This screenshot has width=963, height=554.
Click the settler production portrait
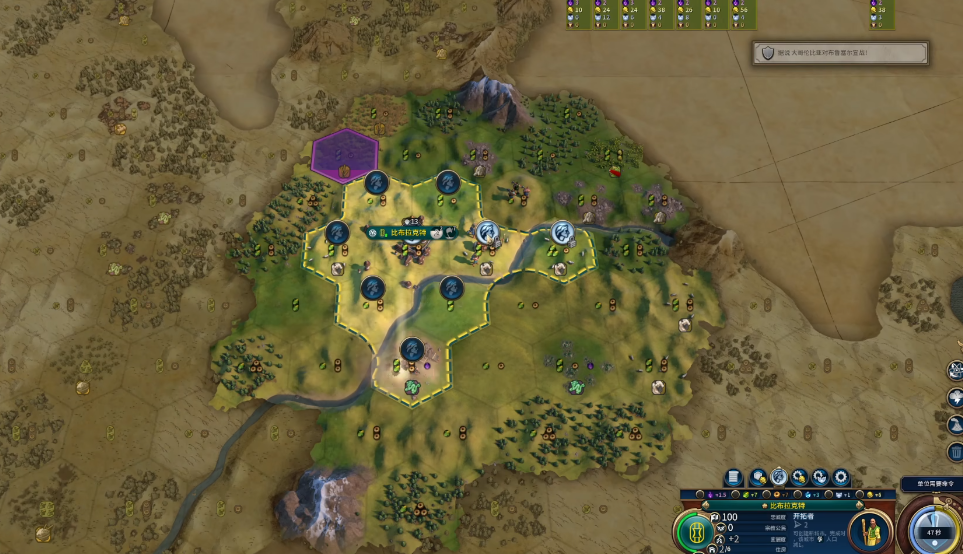tap(870, 530)
